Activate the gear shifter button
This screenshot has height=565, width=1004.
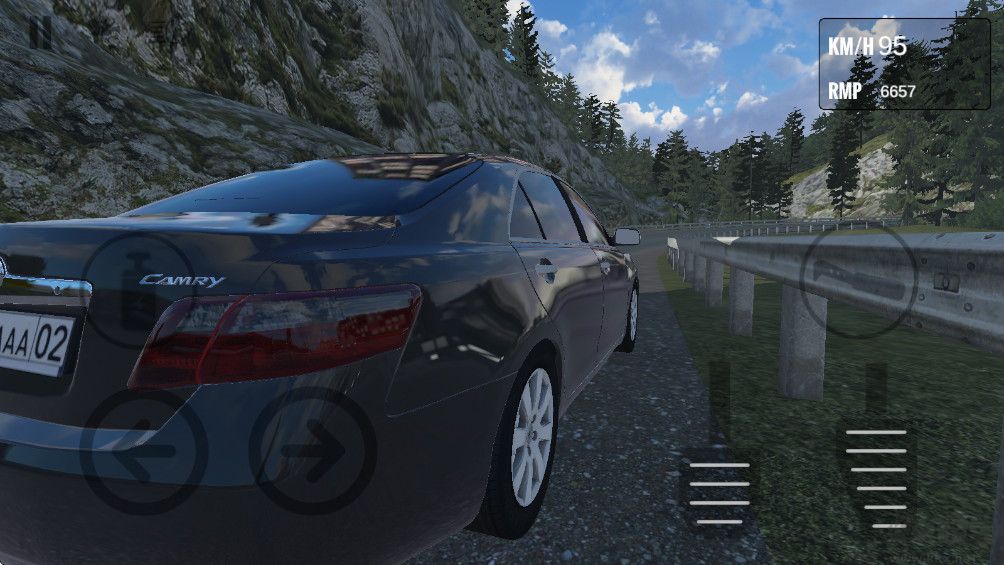(137, 290)
